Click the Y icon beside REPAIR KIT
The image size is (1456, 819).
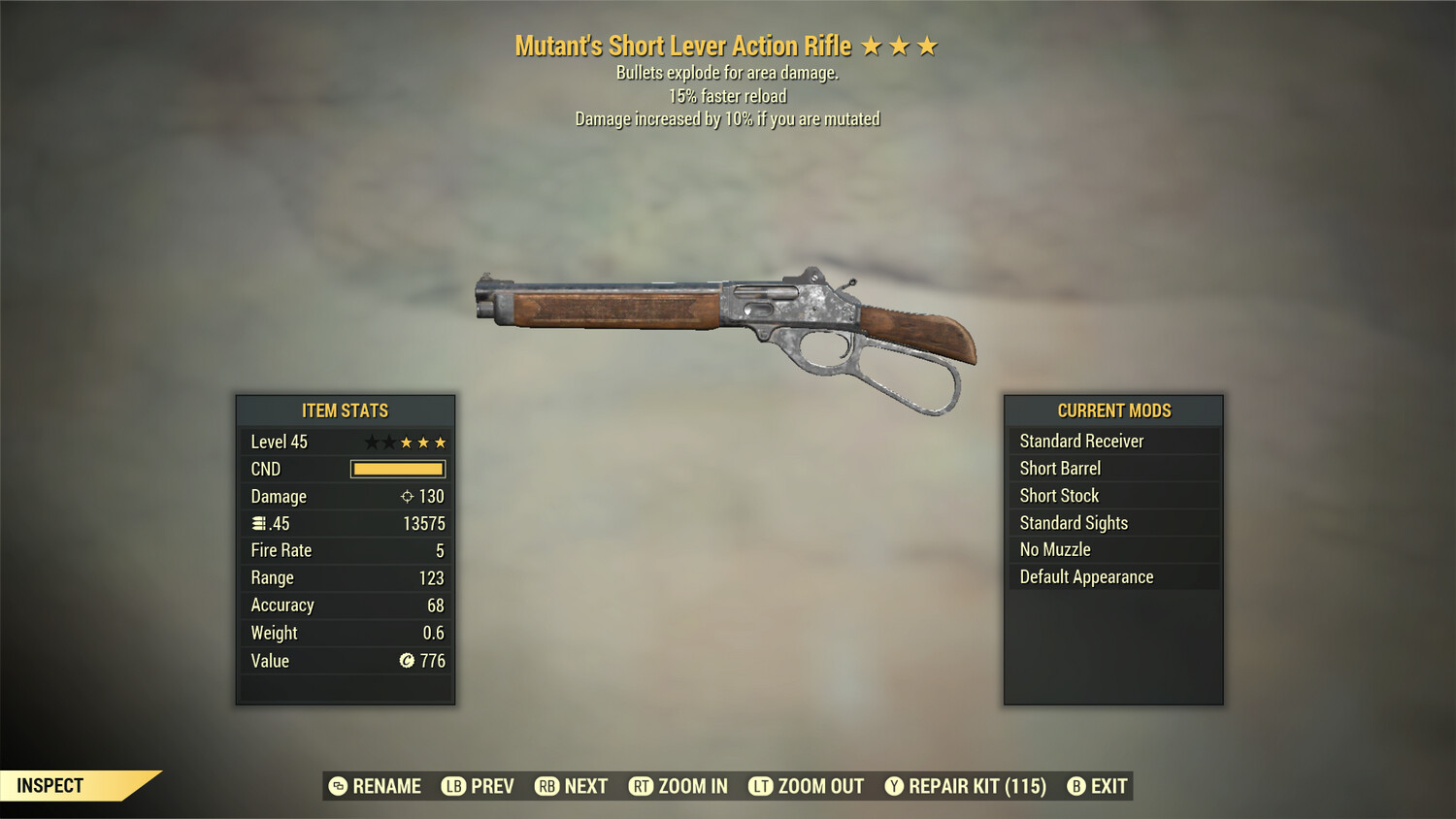[894, 786]
